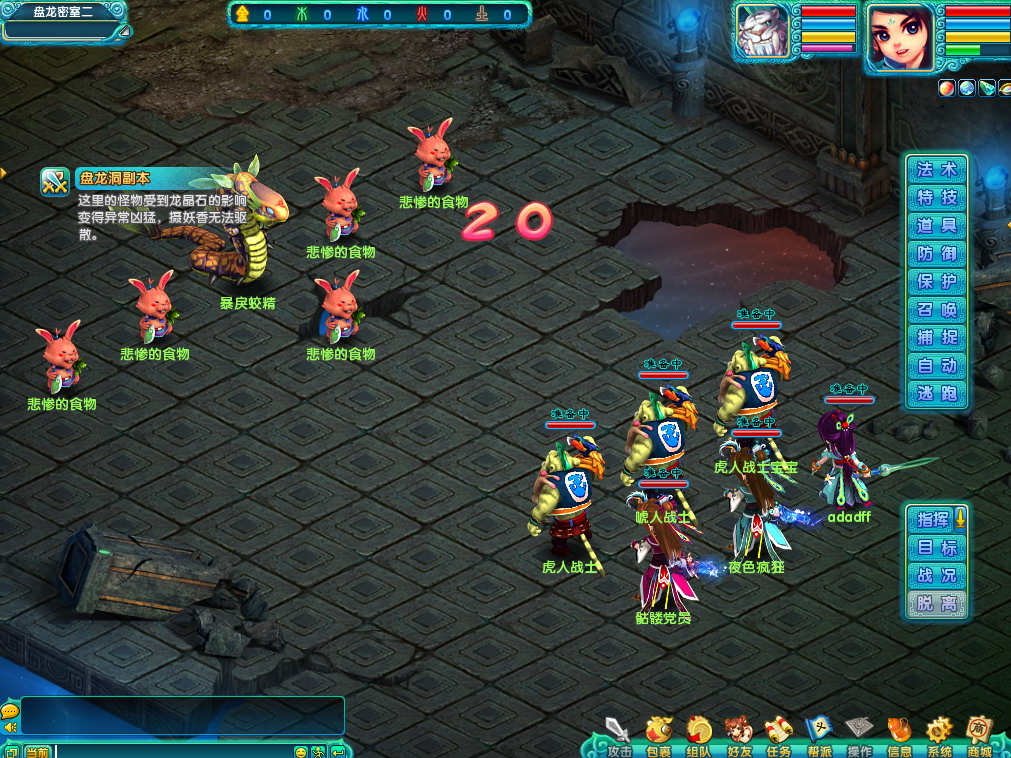This screenshot has height=758, width=1011.
Task: Open the 指挥 command button
Action: point(933,519)
